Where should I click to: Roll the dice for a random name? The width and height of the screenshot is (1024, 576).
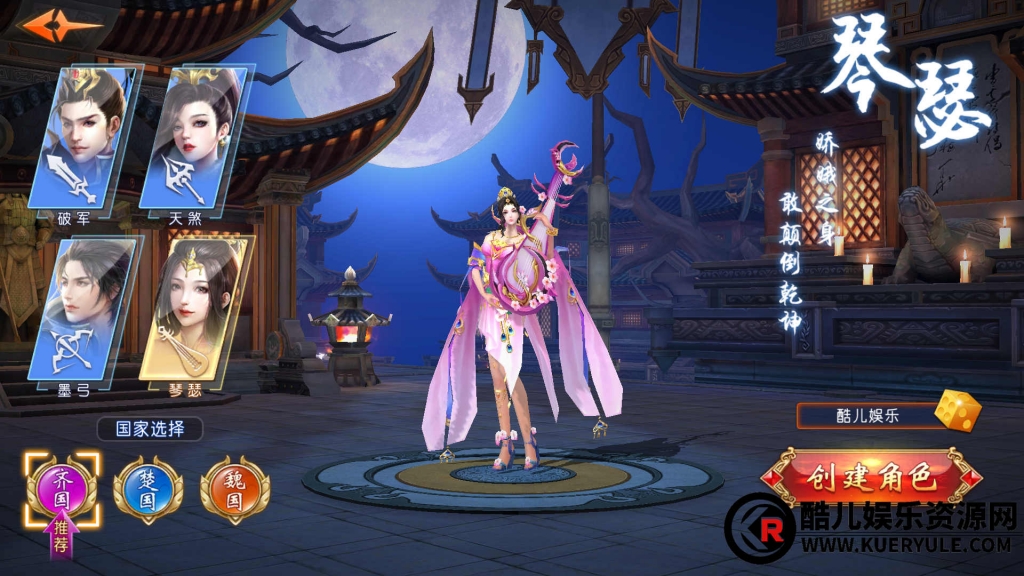(957, 411)
